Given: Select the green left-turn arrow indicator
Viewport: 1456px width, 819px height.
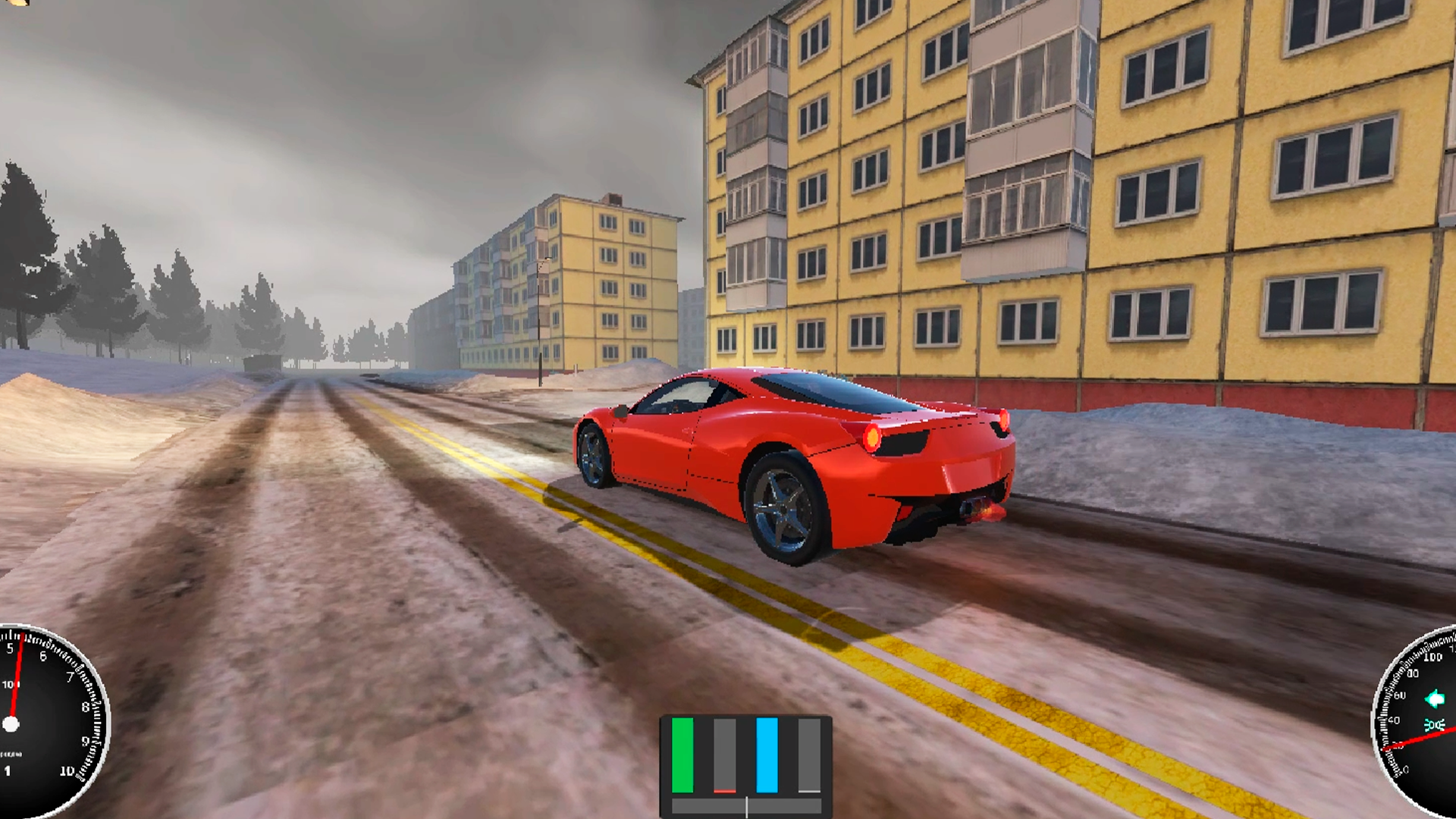Looking at the screenshot, I should click(1436, 698).
